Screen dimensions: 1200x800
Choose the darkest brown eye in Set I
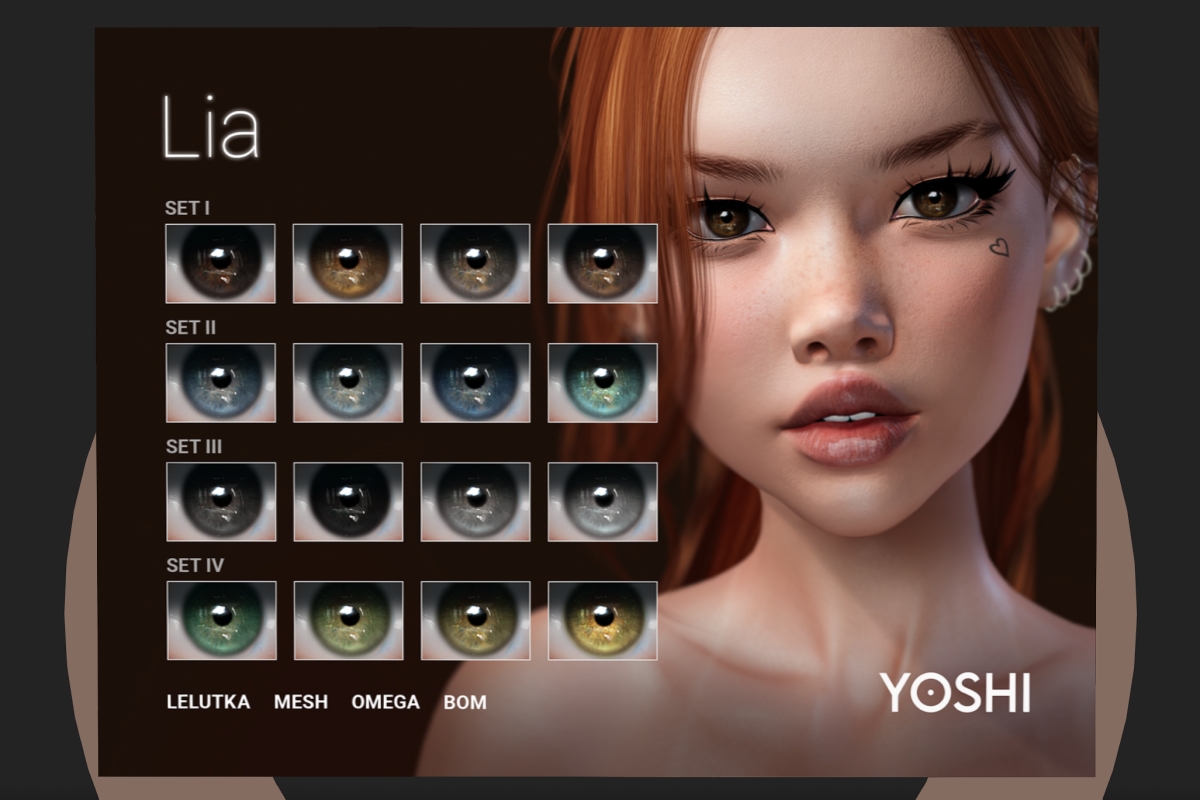220,263
